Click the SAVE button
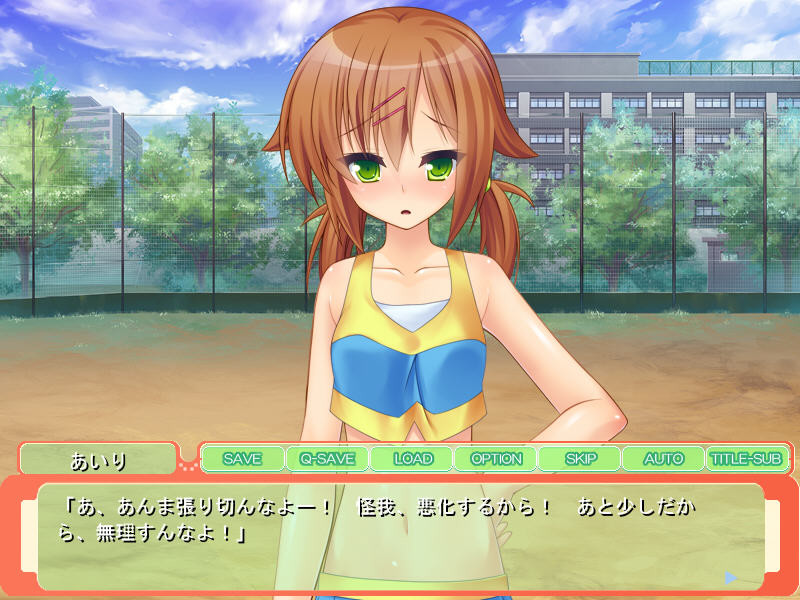This screenshot has width=800, height=600. pos(242,459)
